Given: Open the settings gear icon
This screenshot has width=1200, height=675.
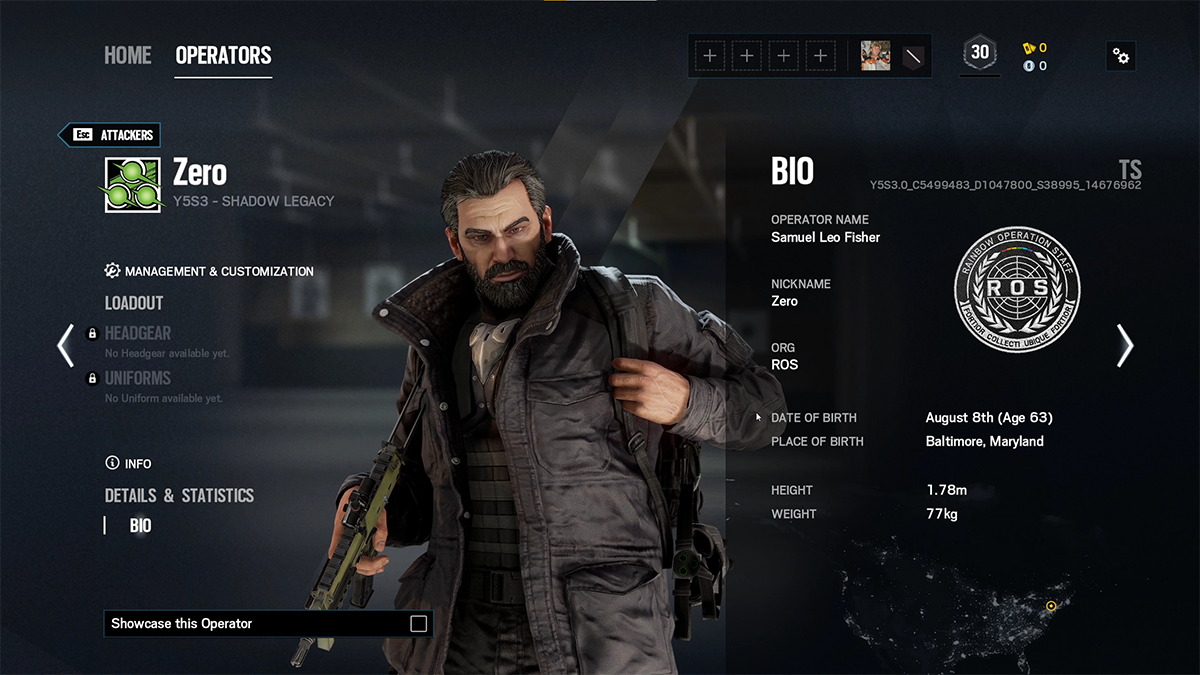Looking at the screenshot, I should tap(1121, 56).
